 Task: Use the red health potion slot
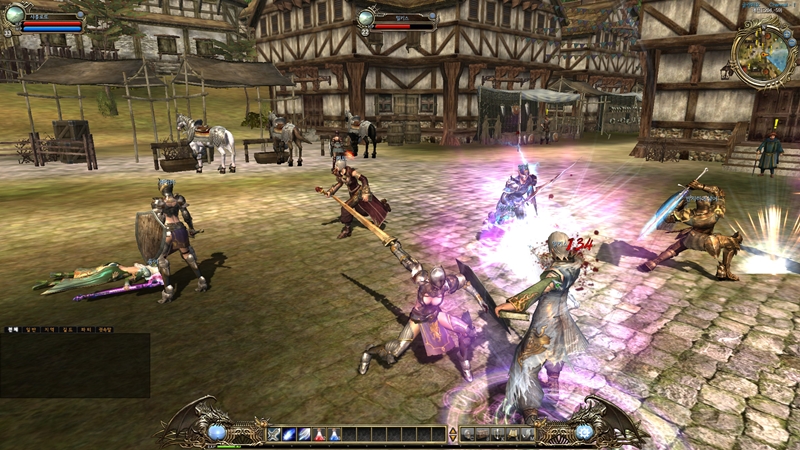pos(319,434)
